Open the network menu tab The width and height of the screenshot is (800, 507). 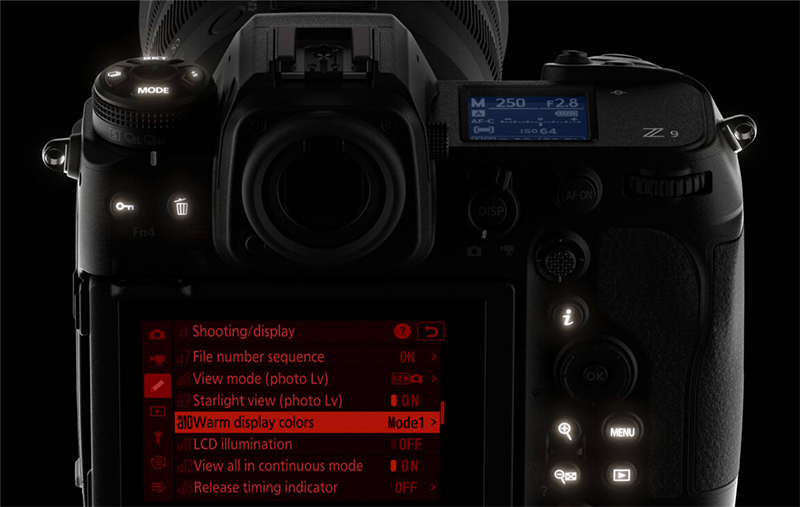[x=157, y=462]
